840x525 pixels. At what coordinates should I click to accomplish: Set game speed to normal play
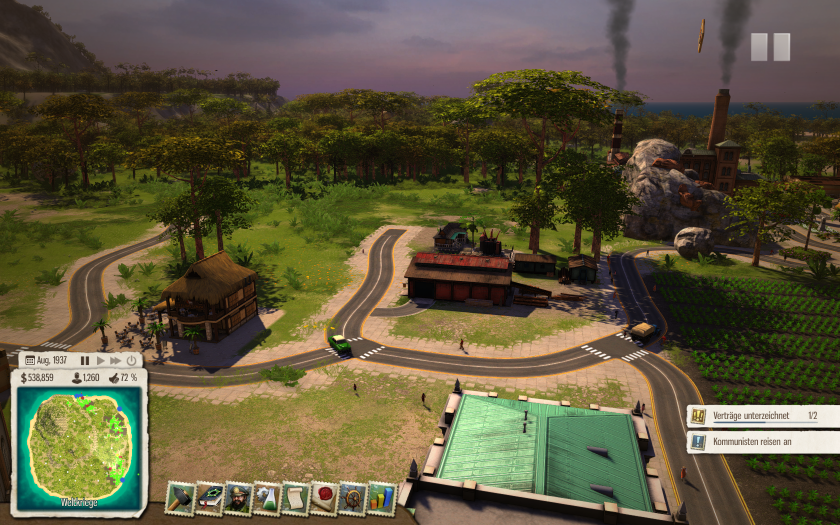tap(100, 360)
